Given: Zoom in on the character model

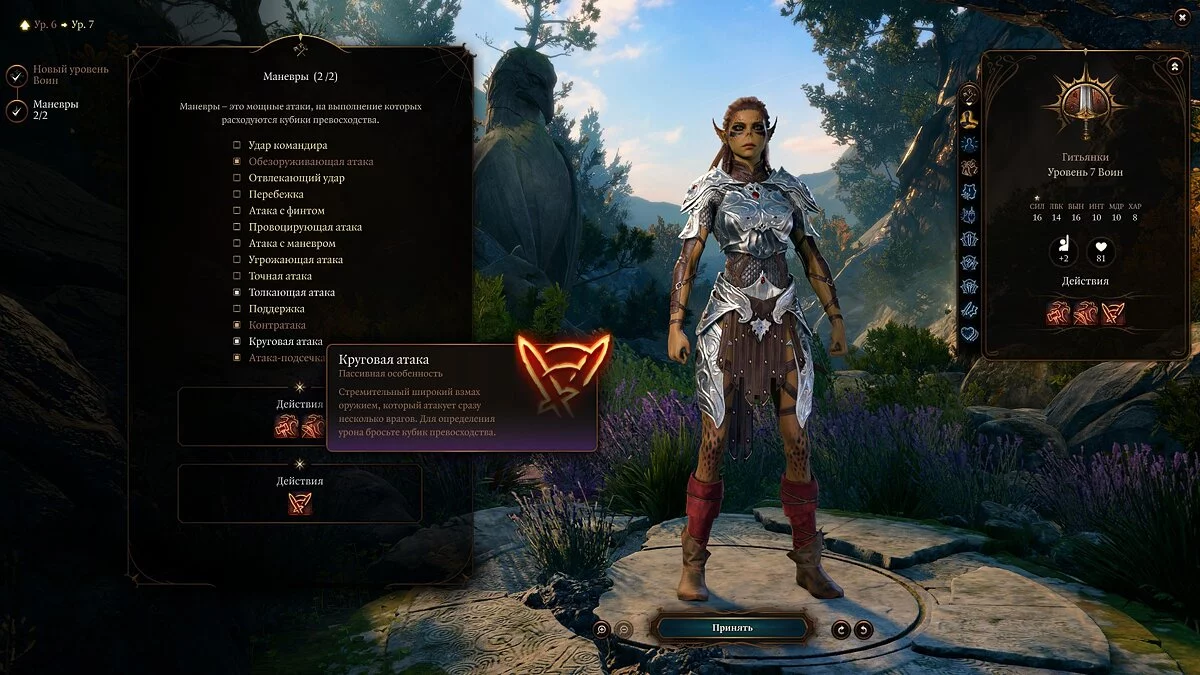Looking at the screenshot, I should [601, 629].
